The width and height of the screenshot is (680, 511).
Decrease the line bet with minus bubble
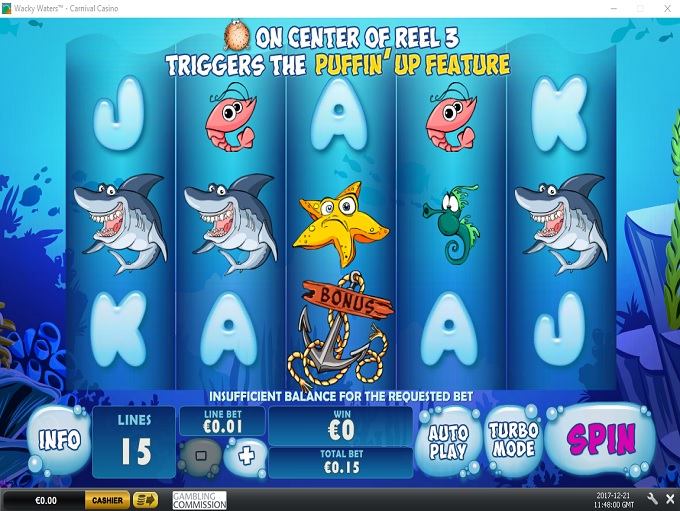tap(200, 456)
